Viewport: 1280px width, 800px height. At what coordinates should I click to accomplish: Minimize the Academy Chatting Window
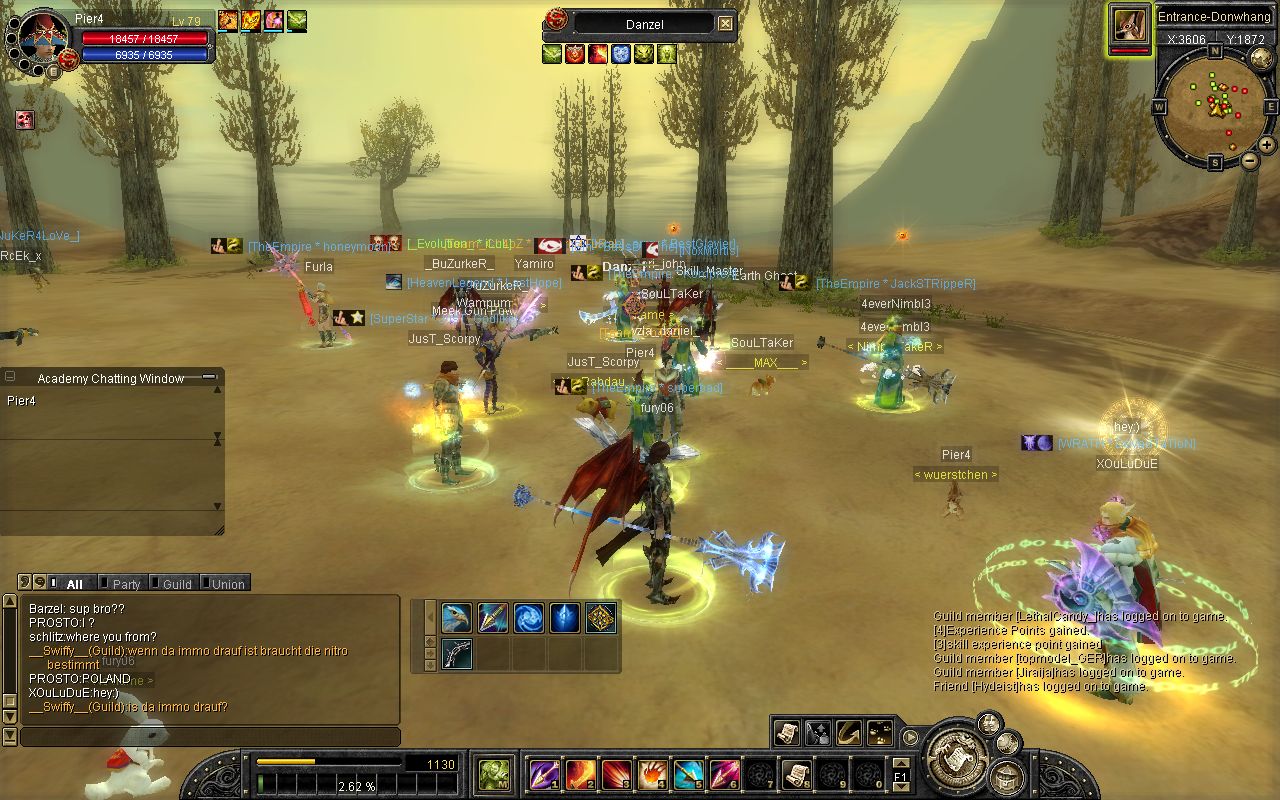click(x=209, y=377)
